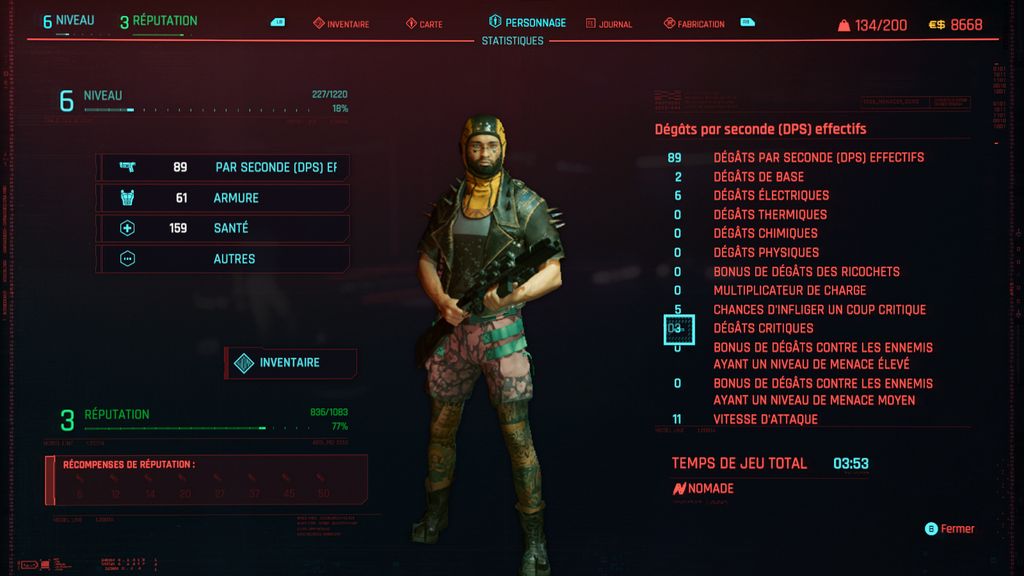The width and height of the screenshot is (1024, 576).
Task: Click the Inventaire button beside the character
Action: click(x=291, y=363)
